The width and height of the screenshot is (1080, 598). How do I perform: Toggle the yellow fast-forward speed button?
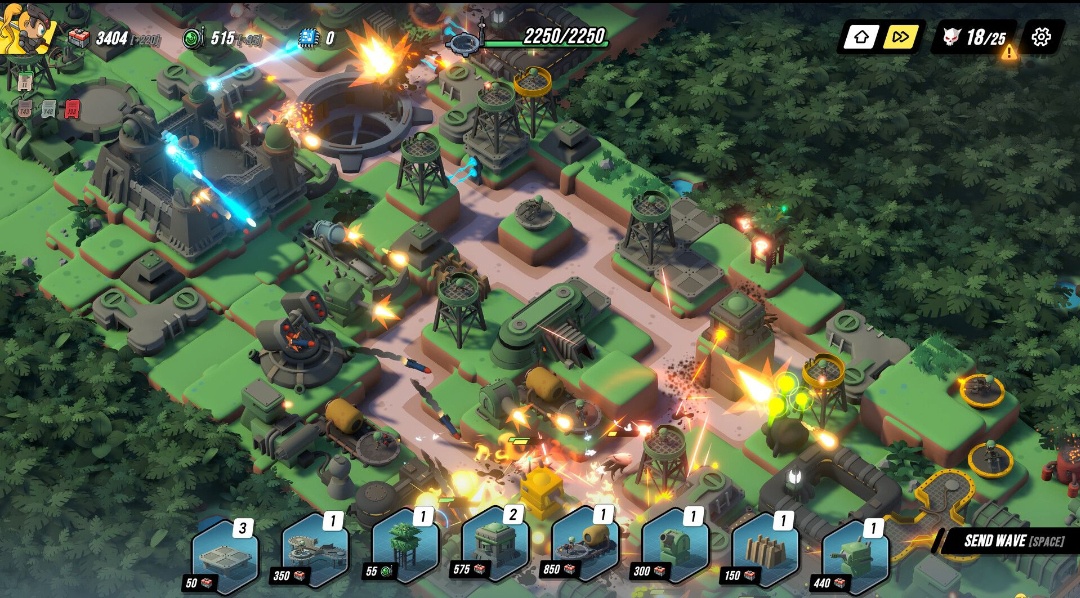click(901, 37)
